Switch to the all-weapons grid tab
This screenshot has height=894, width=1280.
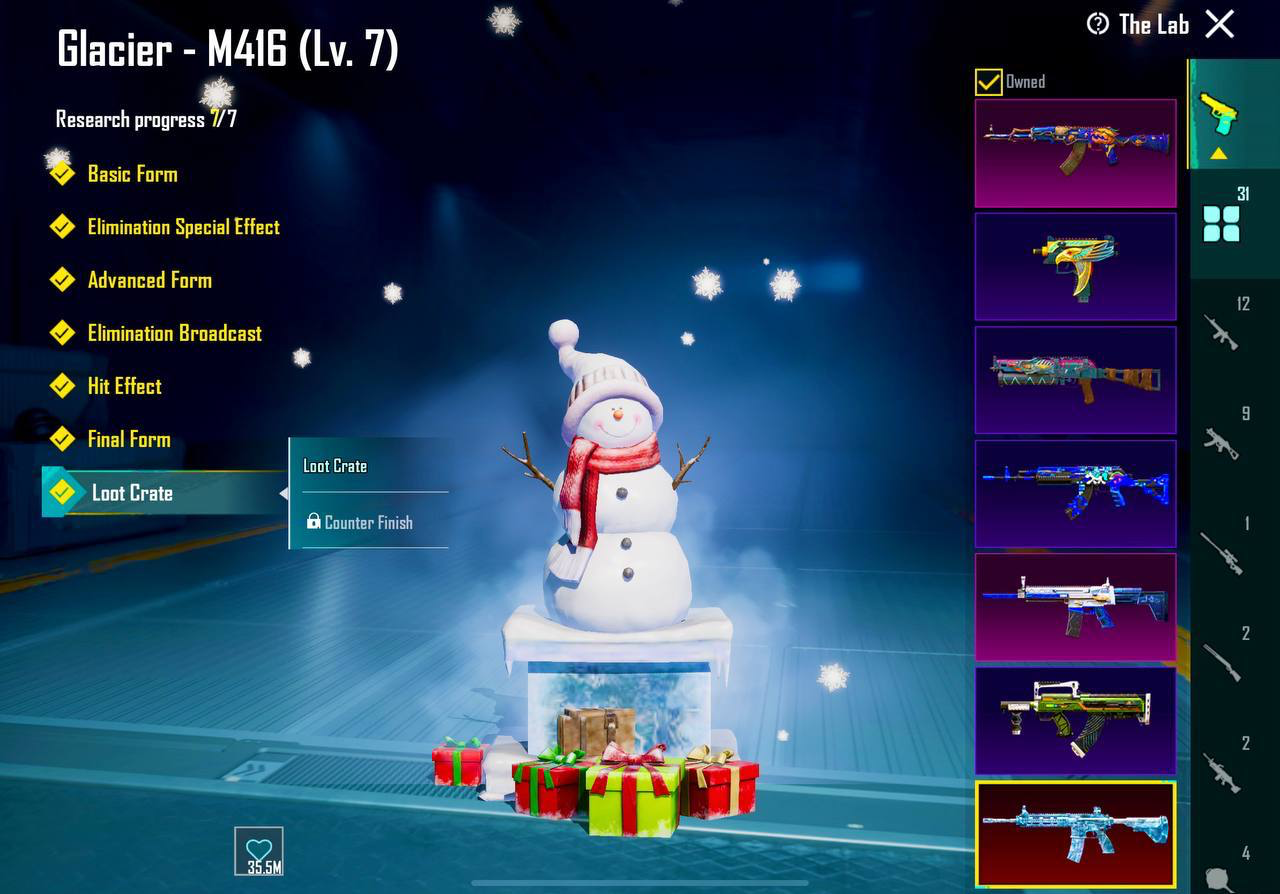[x=1221, y=224]
